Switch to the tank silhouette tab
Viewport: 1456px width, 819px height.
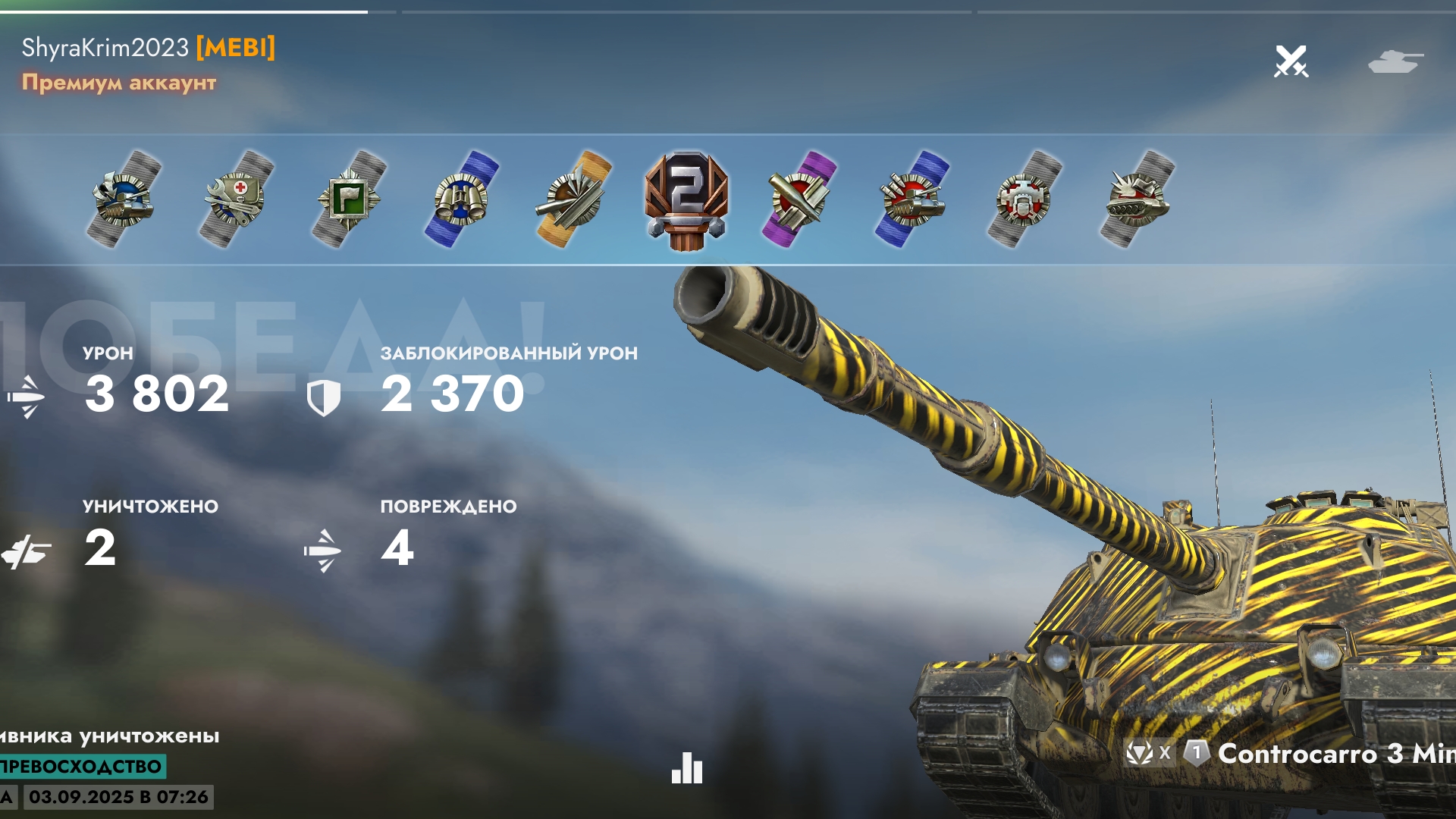(1395, 61)
